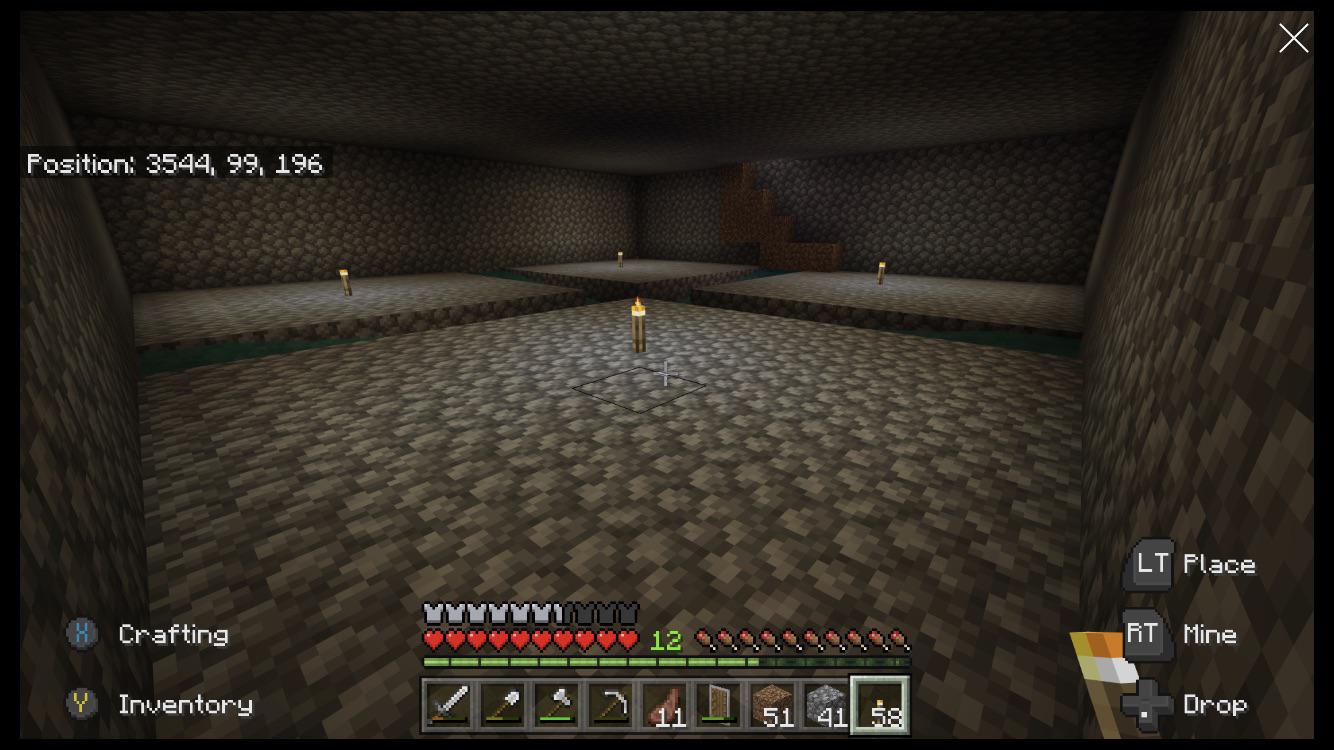Select the cobblestone stack of 41

825,706
